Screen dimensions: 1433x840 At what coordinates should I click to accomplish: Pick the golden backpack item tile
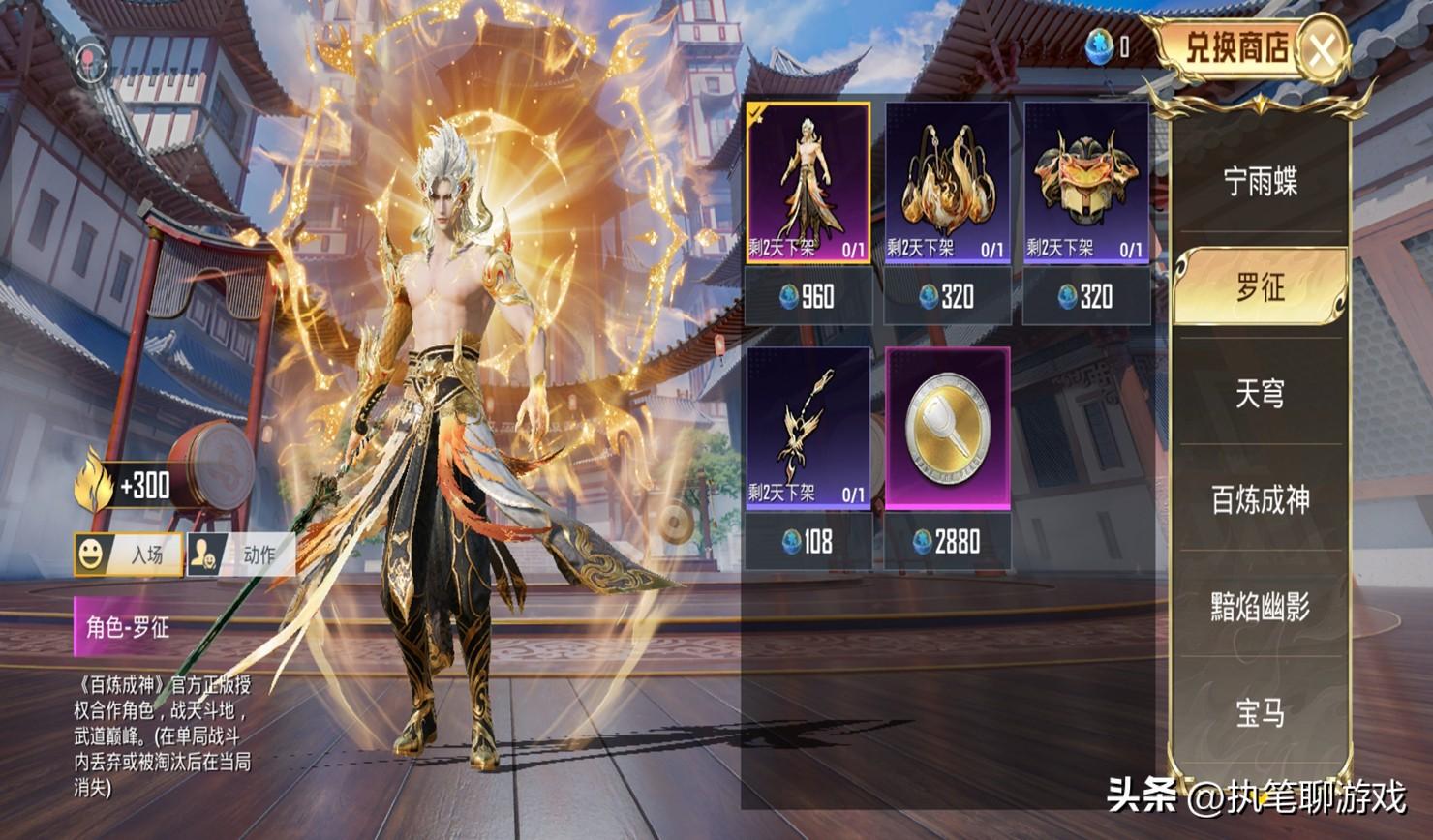point(947,183)
